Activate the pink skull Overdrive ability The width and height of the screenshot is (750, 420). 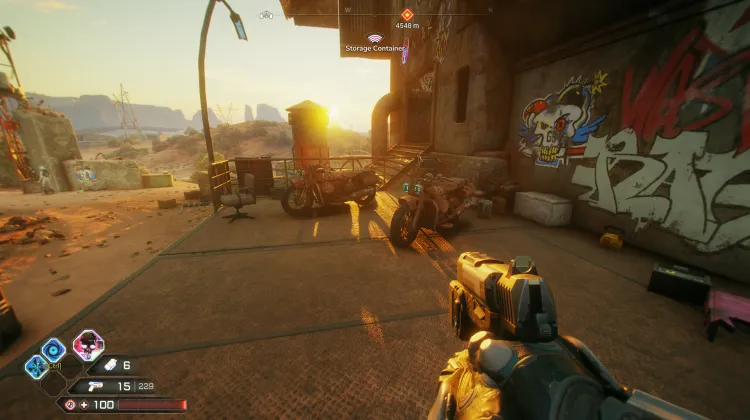point(88,345)
